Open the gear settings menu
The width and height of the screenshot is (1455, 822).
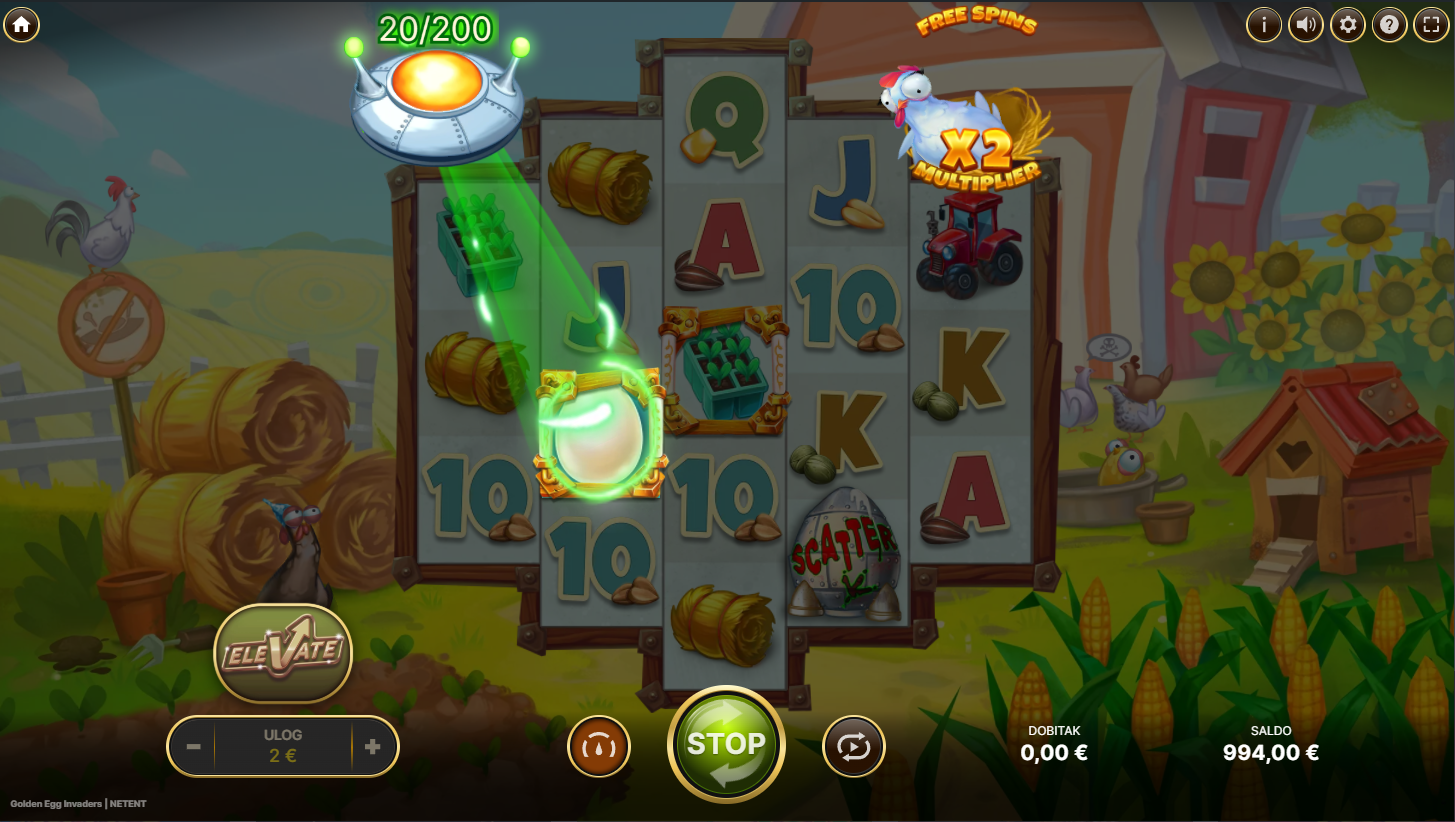tap(1348, 25)
